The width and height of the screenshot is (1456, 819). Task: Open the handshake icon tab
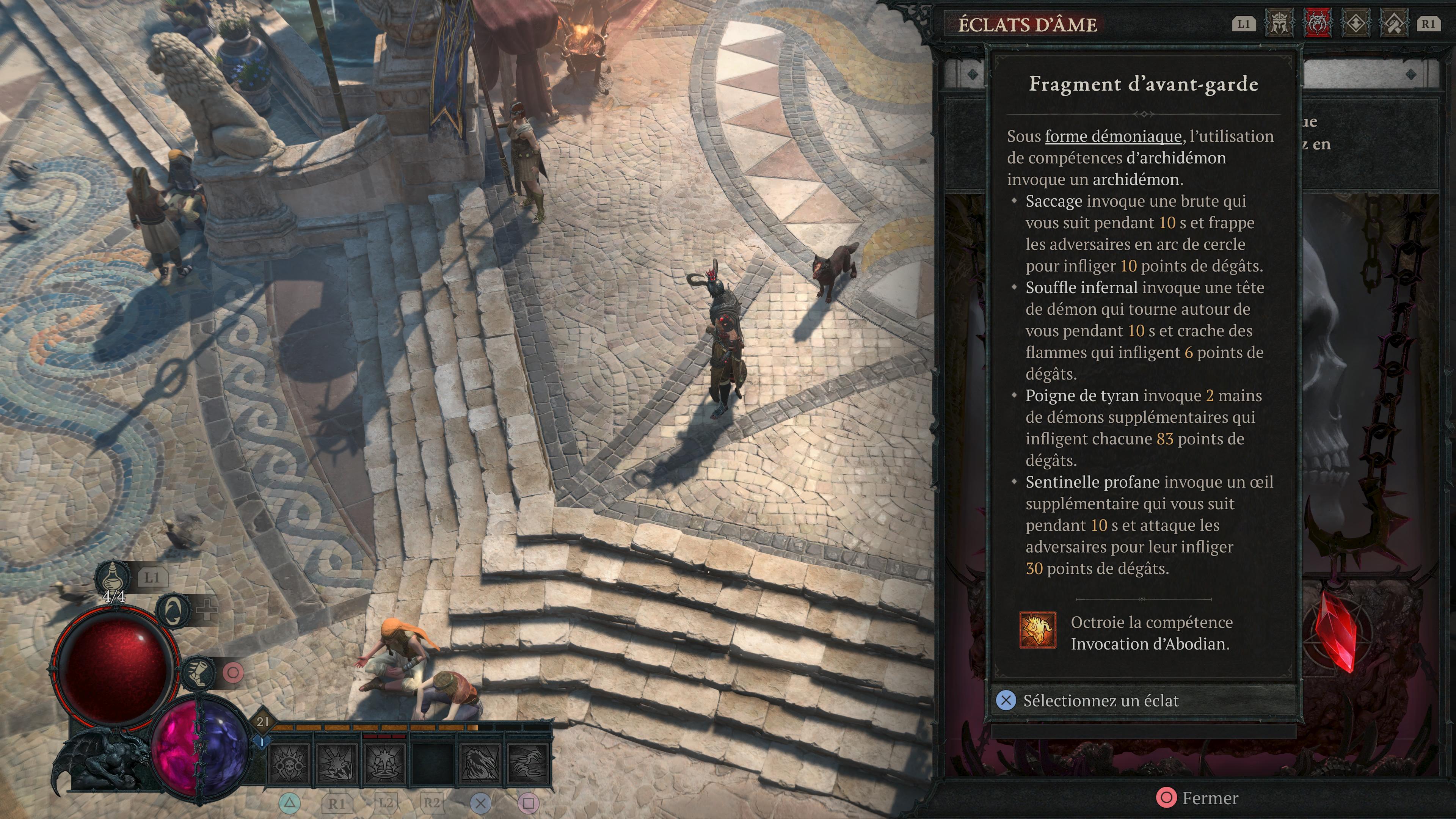[x=1394, y=24]
